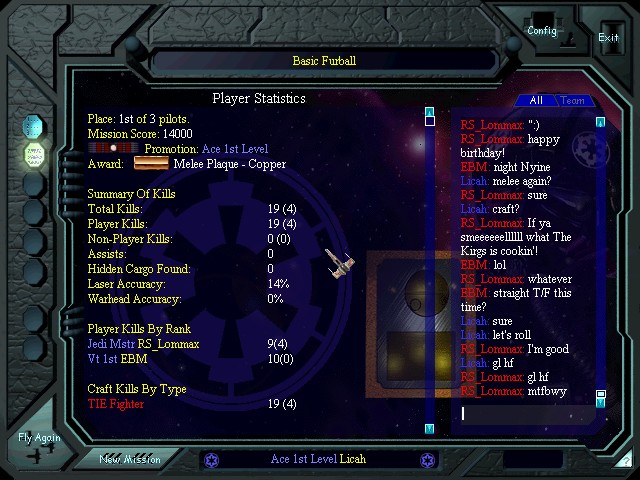Click the chat log's up scroll arrow

click(x=601, y=122)
